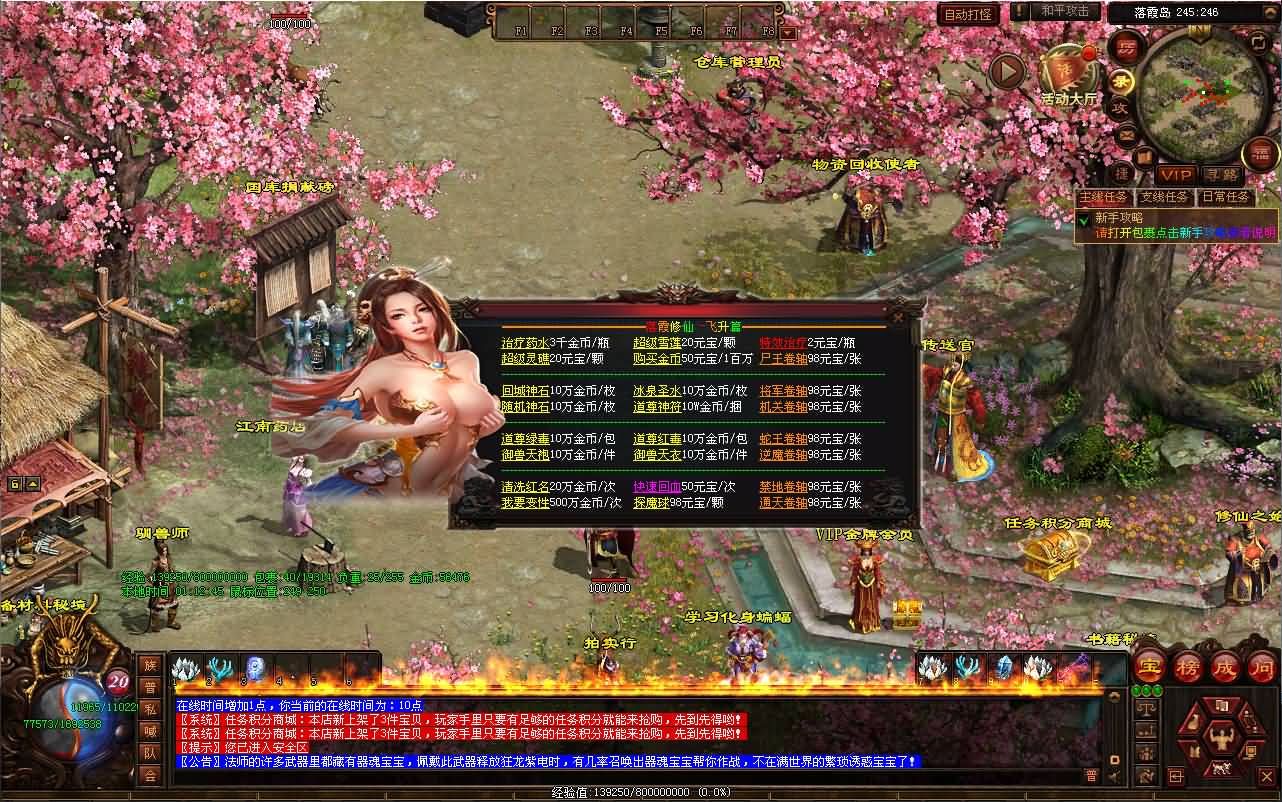Expand the chevron beside 落霞岛 245:246
This screenshot has height=802, width=1282.
pos(1270,11)
